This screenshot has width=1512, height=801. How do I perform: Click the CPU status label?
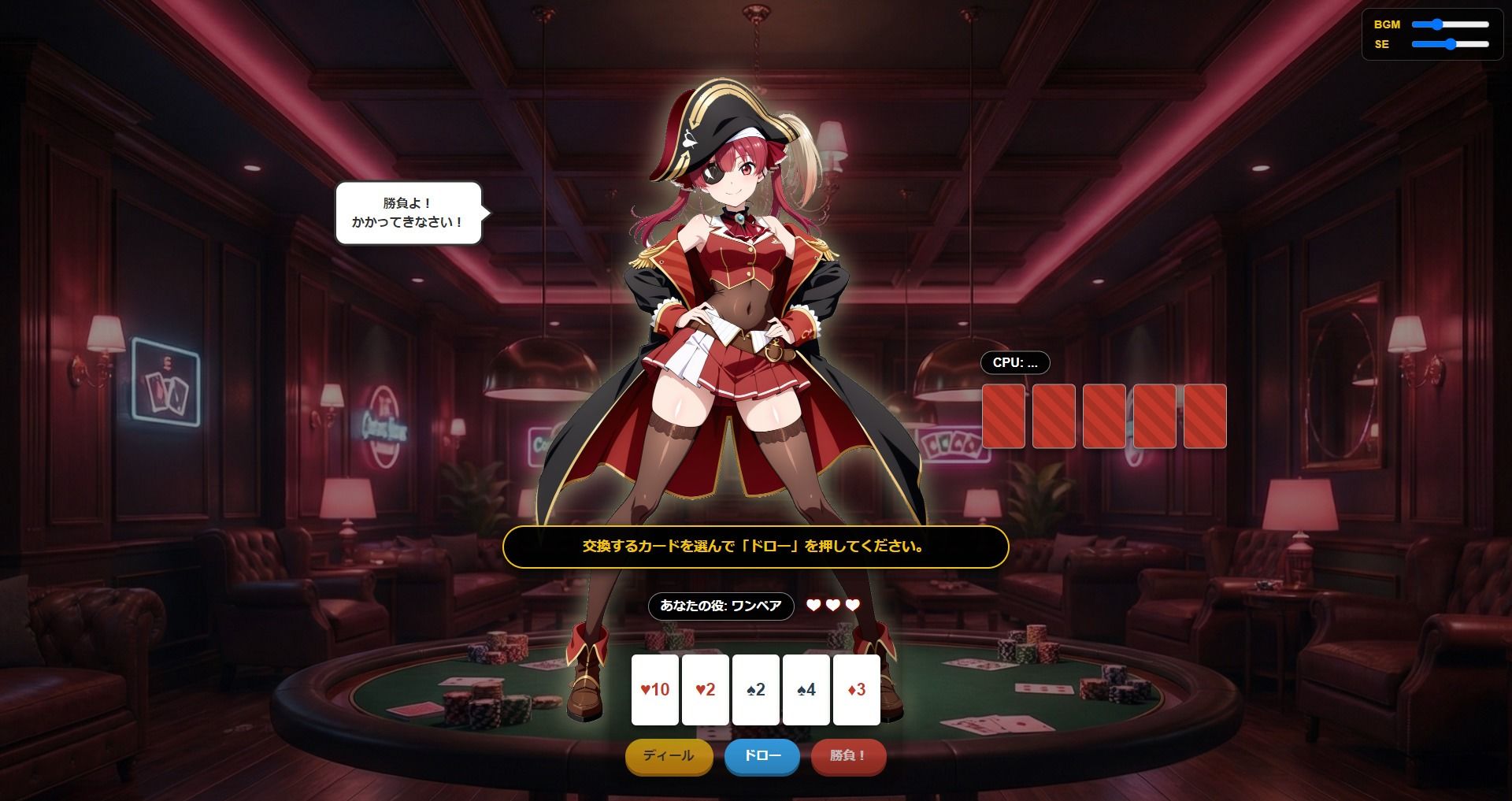pos(1014,363)
